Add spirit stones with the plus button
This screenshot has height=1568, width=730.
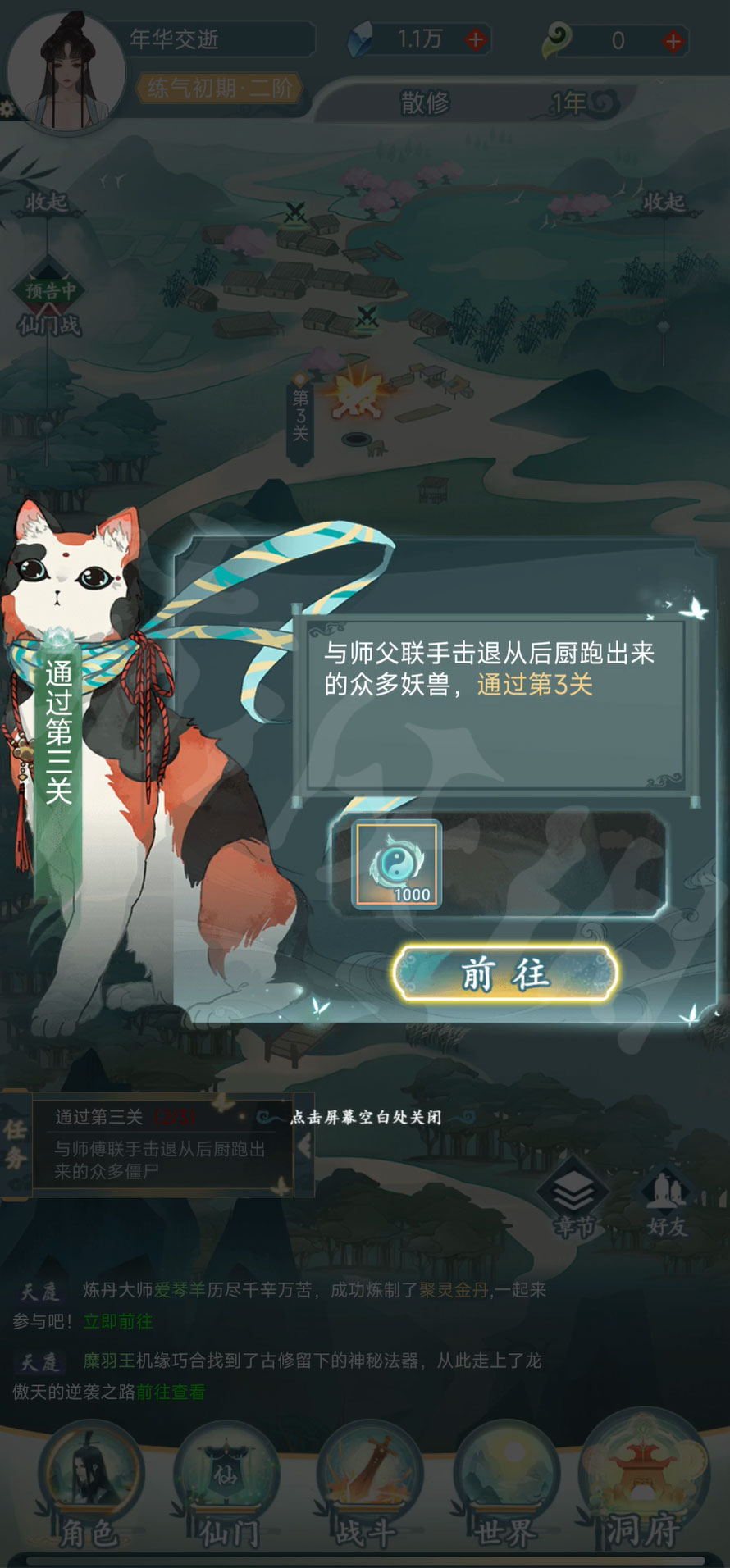pos(476,39)
